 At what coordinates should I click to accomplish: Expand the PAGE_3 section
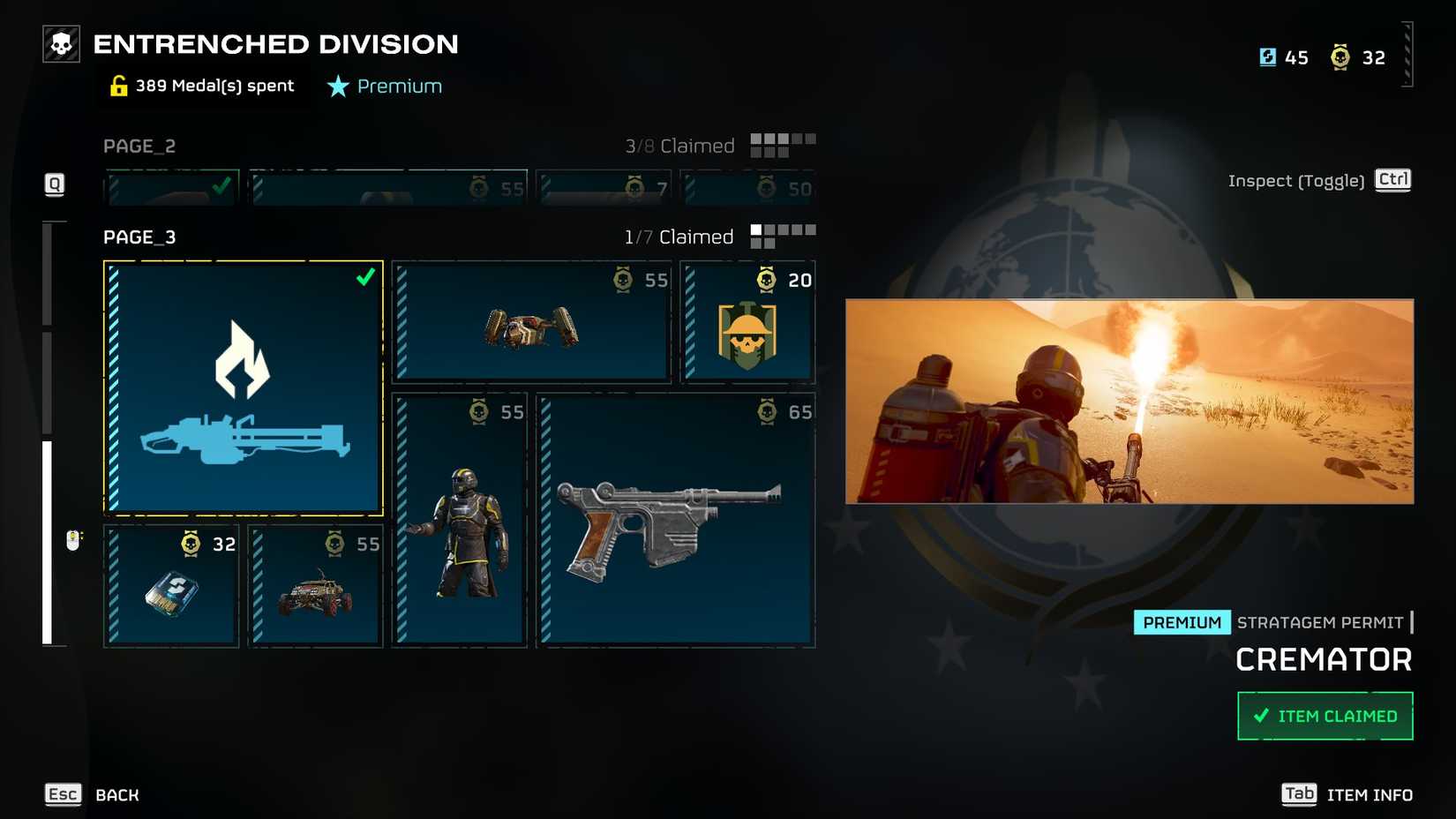pyautogui.click(x=139, y=237)
